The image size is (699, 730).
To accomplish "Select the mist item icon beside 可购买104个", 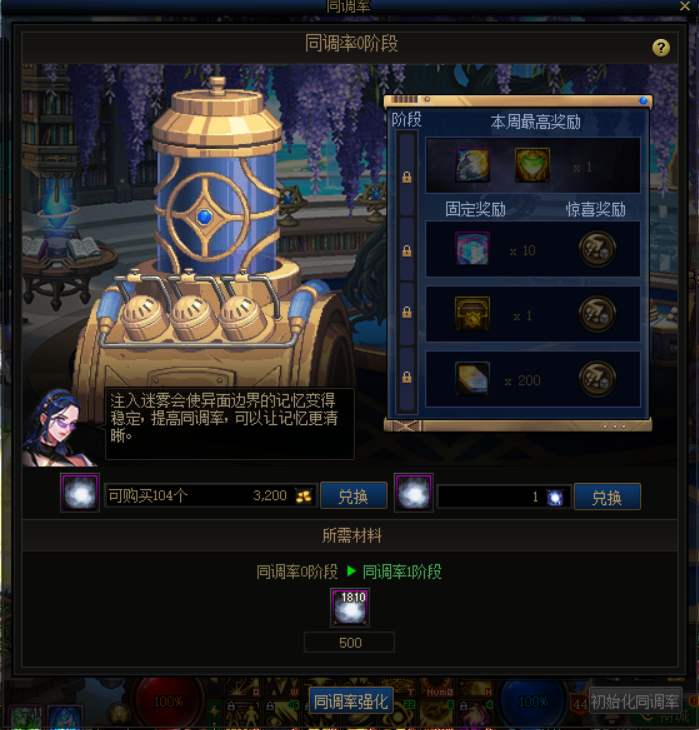I will click(79, 494).
